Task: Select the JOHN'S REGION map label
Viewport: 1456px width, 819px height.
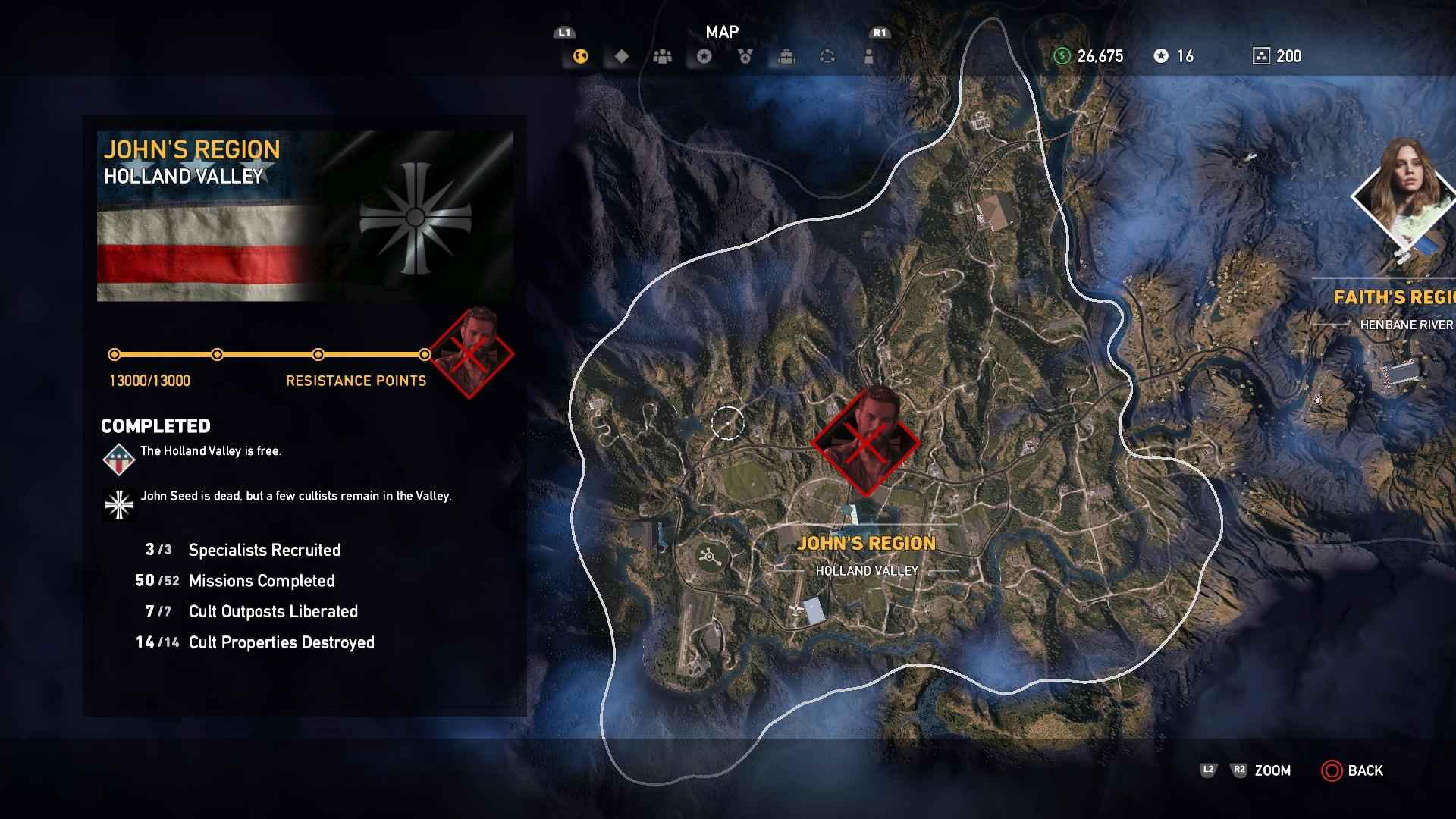Action: (868, 543)
